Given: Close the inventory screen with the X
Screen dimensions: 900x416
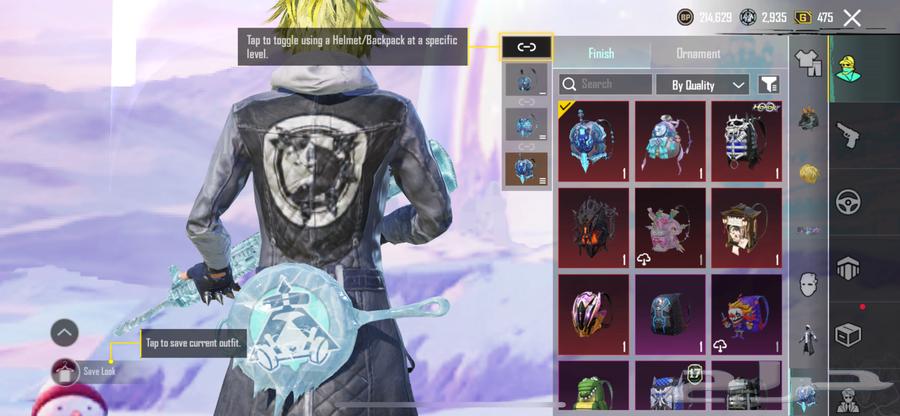Looking at the screenshot, I should 852,17.
